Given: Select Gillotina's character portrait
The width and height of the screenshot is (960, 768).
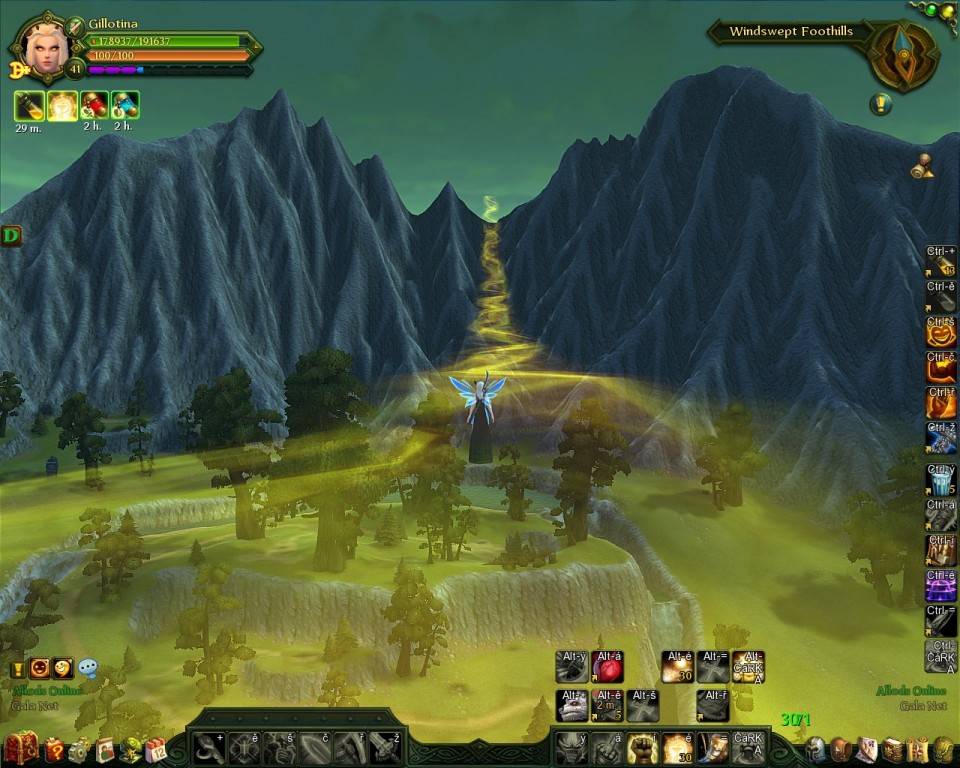Looking at the screenshot, I should (44, 46).
